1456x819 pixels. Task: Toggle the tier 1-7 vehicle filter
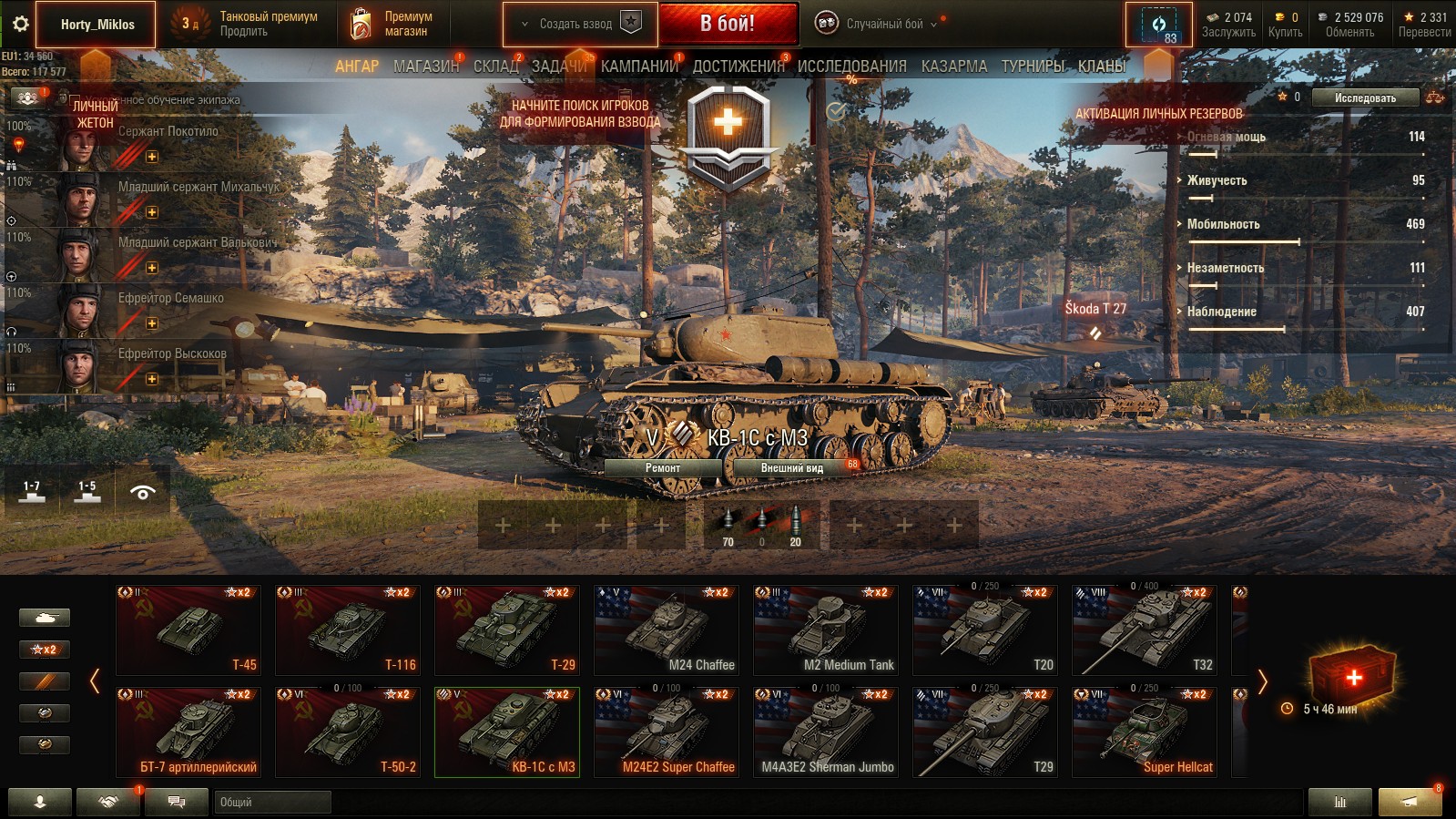pos(34,490)
